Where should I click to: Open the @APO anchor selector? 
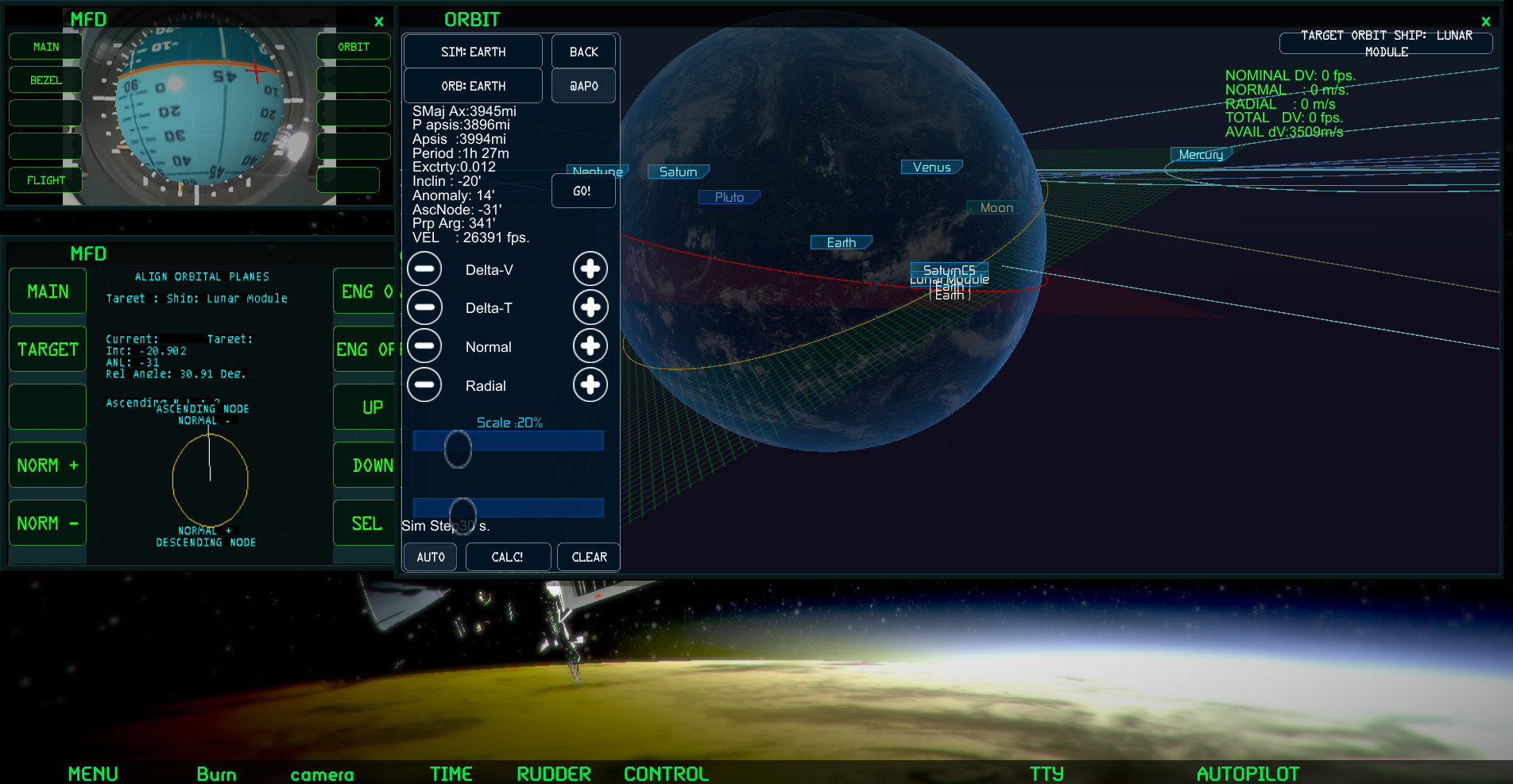coord(583,85)
